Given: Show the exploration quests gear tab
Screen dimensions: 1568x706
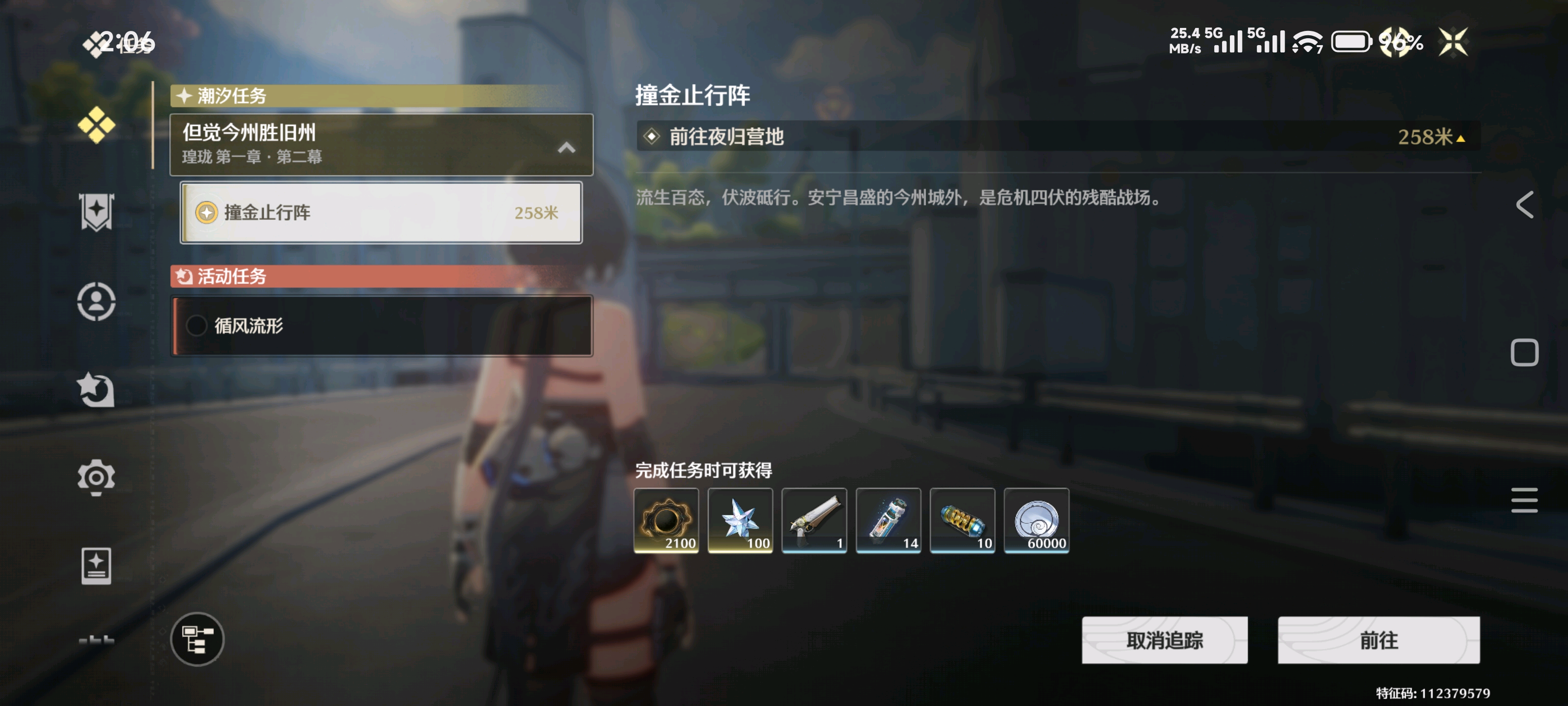Looking at the screenshot, I should (96, 477).
